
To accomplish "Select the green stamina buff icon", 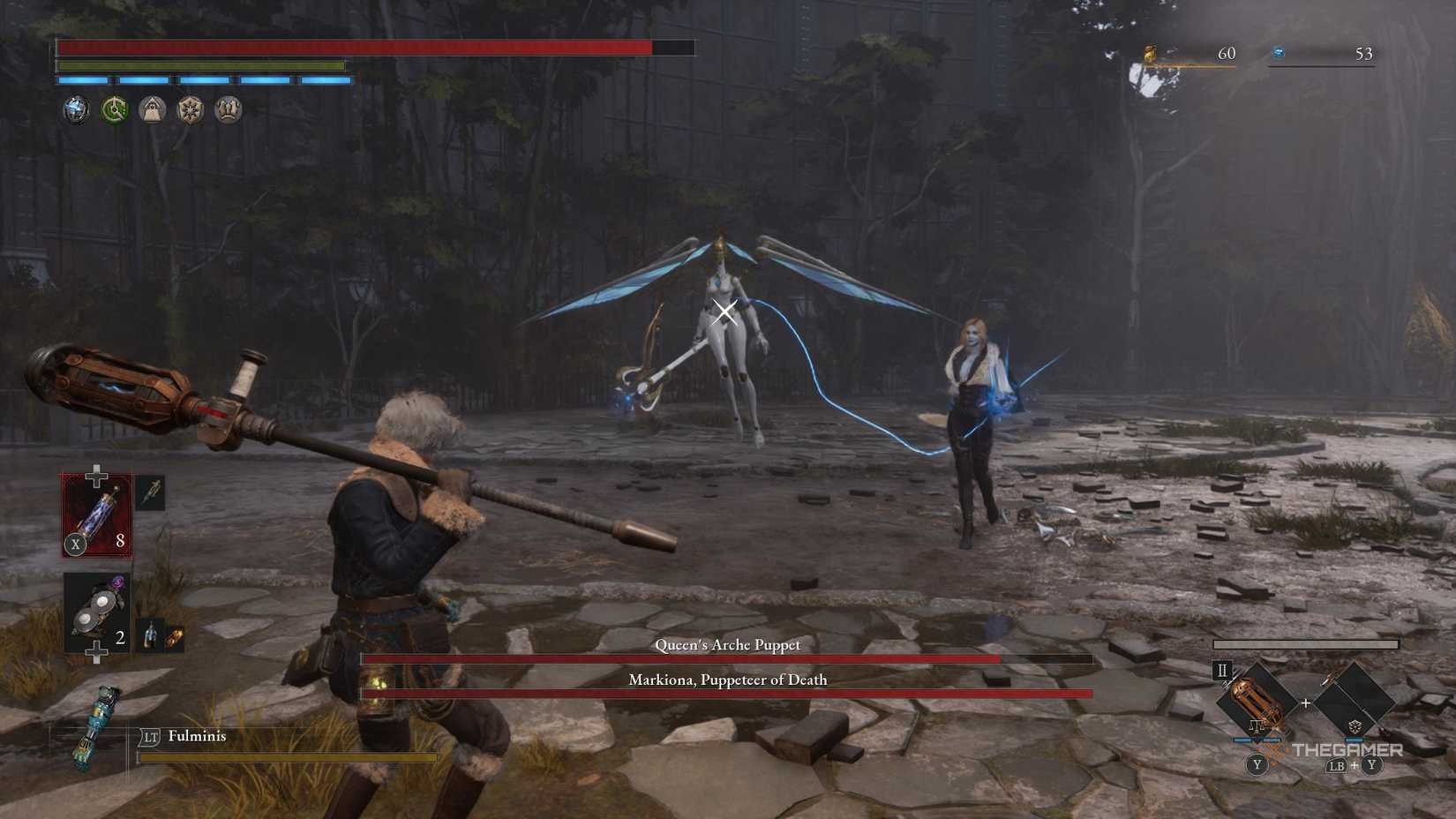I will (x=115, y=109).
